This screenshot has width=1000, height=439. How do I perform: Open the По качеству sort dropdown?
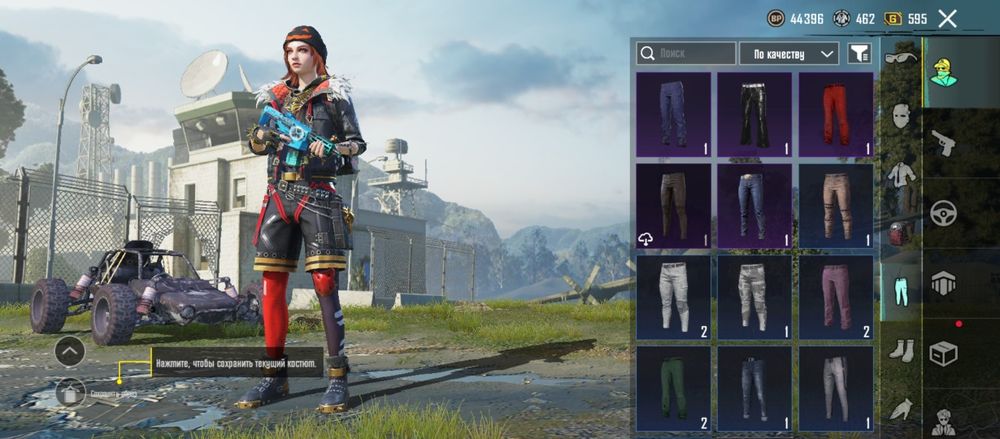click(788, 53)
